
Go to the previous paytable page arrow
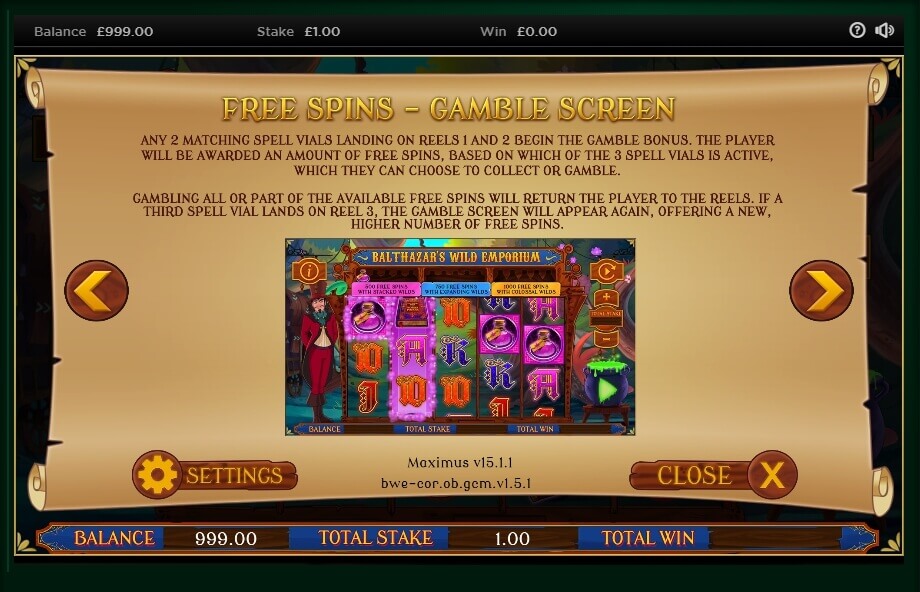97,291
